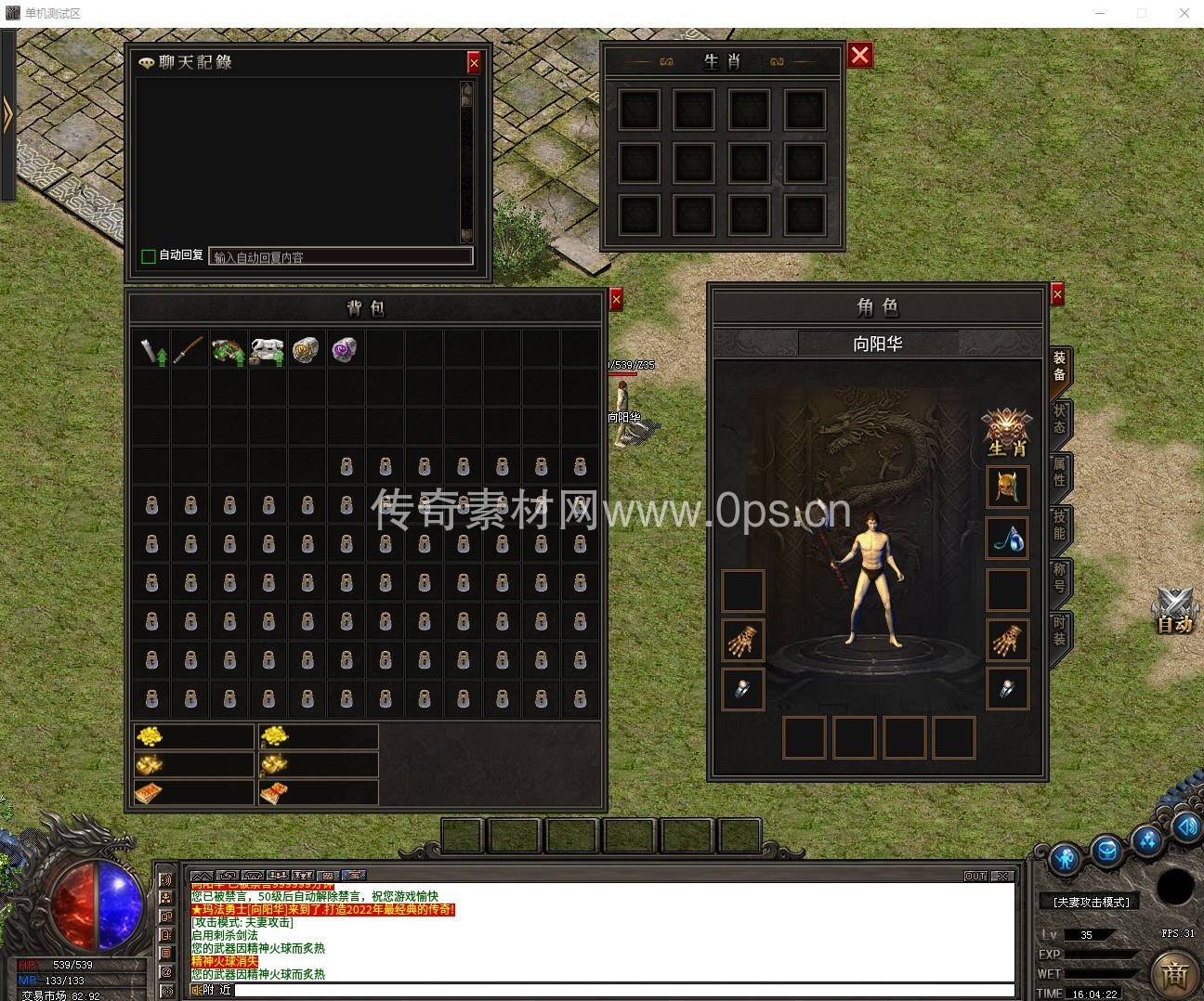Viewport: 1204px width, 1001px height.
Task: Toggle the 自动回复 auto-reply checkbox
Action: click(148, 256)
